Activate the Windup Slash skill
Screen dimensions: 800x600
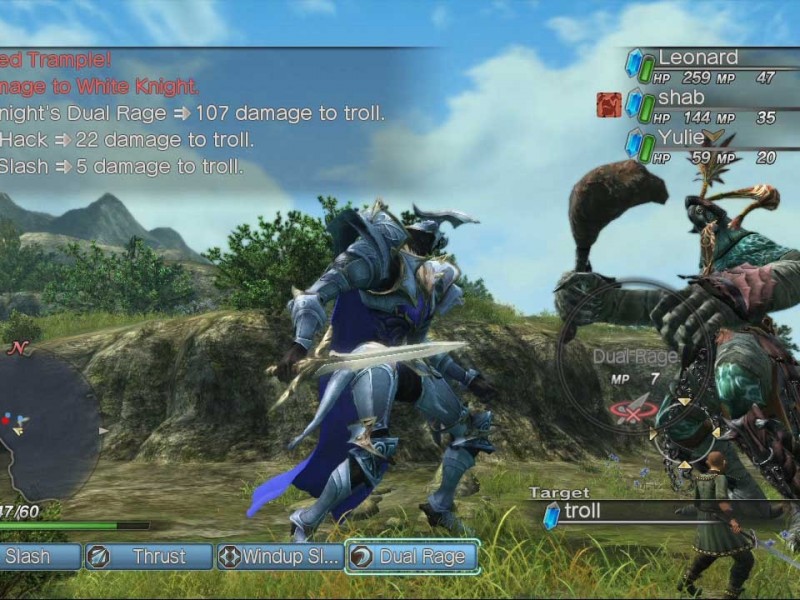point(279,556)
